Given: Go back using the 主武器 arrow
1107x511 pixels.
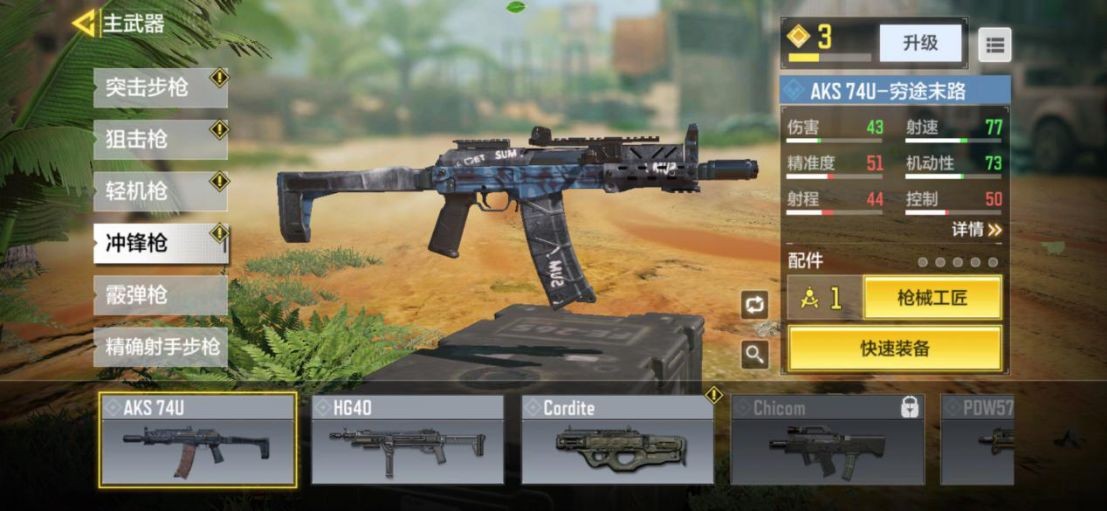Looking at the screenshot, I should (x=84, y=23).
